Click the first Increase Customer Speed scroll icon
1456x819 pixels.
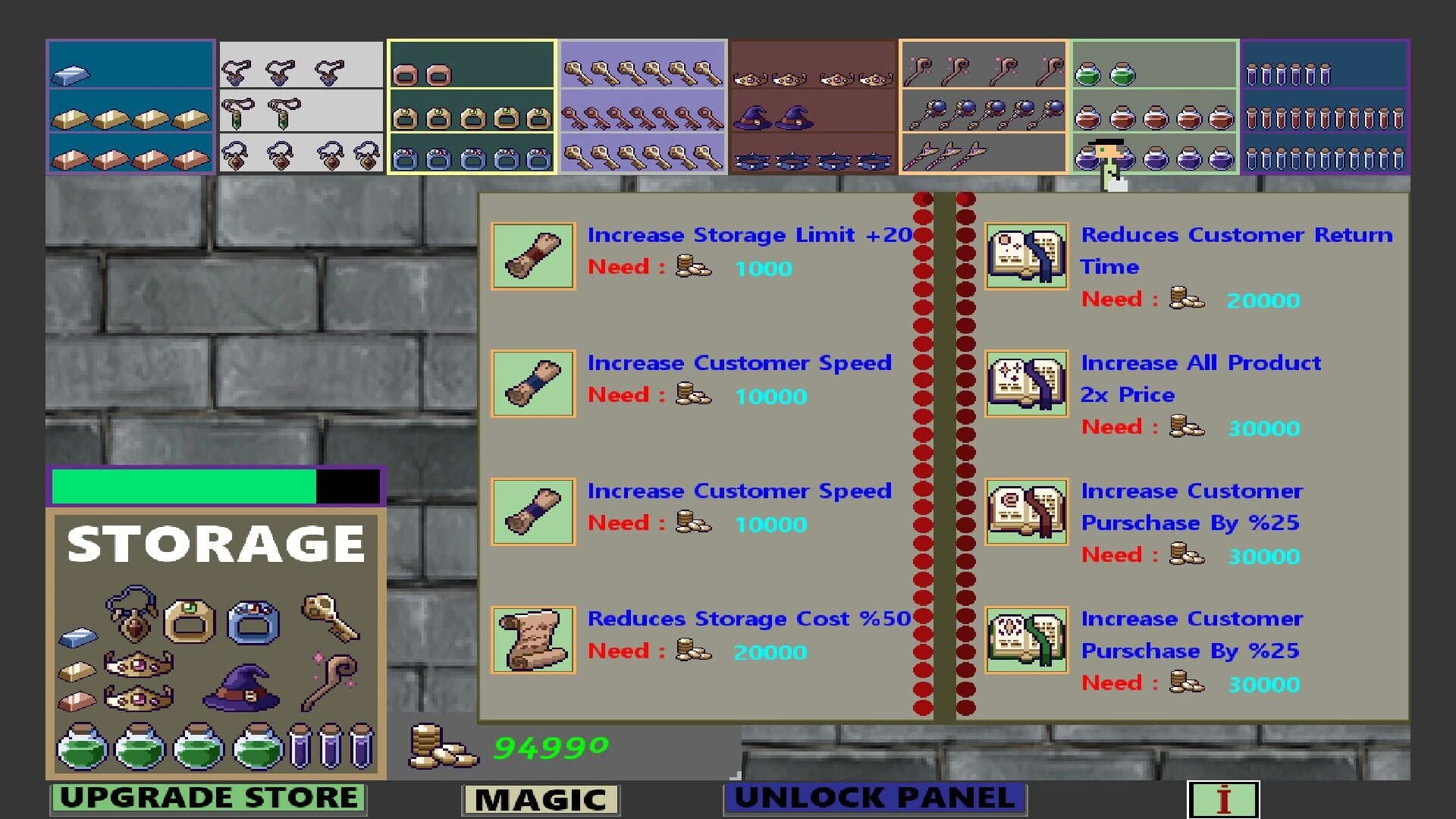point(532,384)
